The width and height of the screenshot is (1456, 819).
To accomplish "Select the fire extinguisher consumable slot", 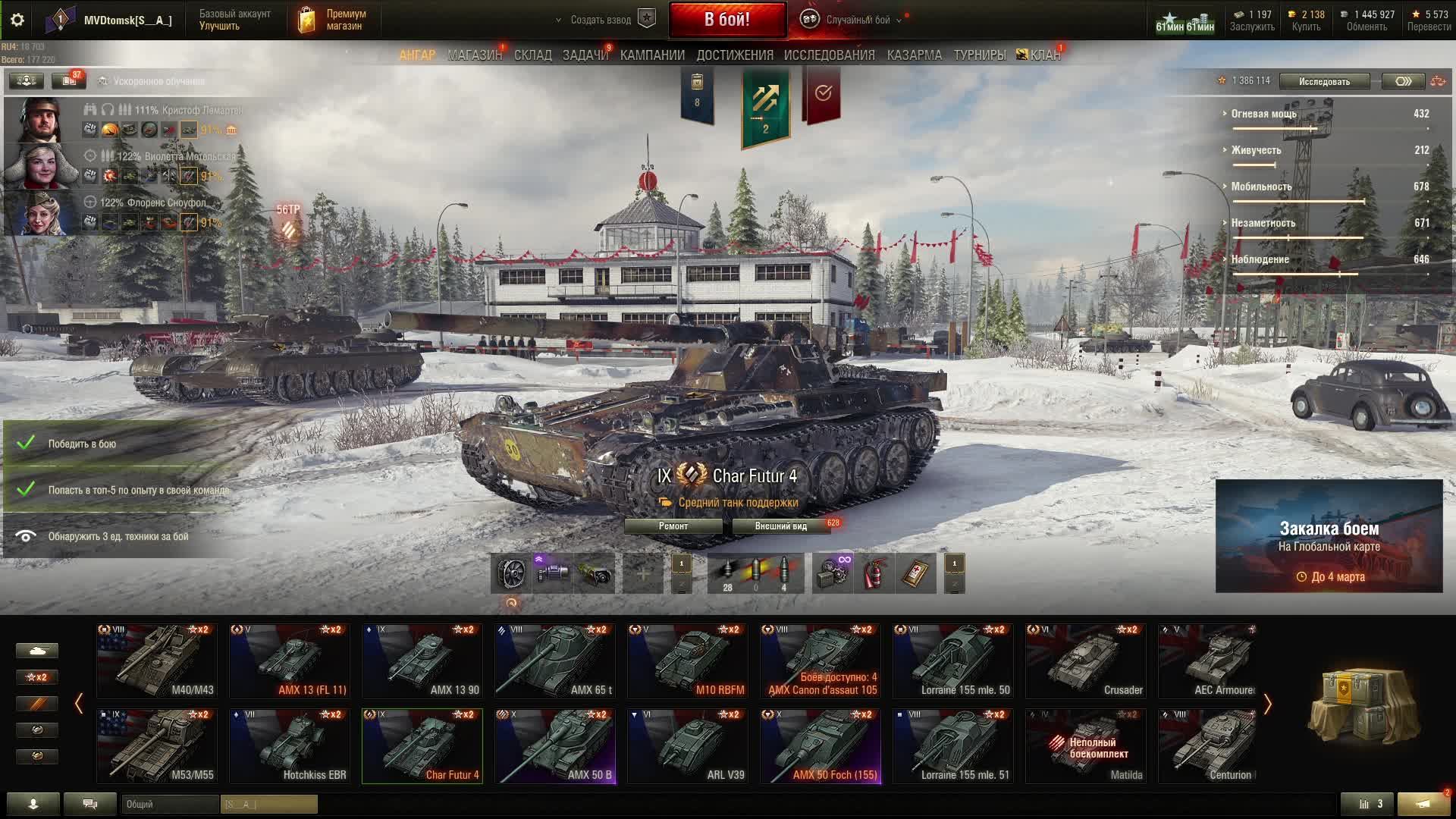I will [x=874, y=573].
